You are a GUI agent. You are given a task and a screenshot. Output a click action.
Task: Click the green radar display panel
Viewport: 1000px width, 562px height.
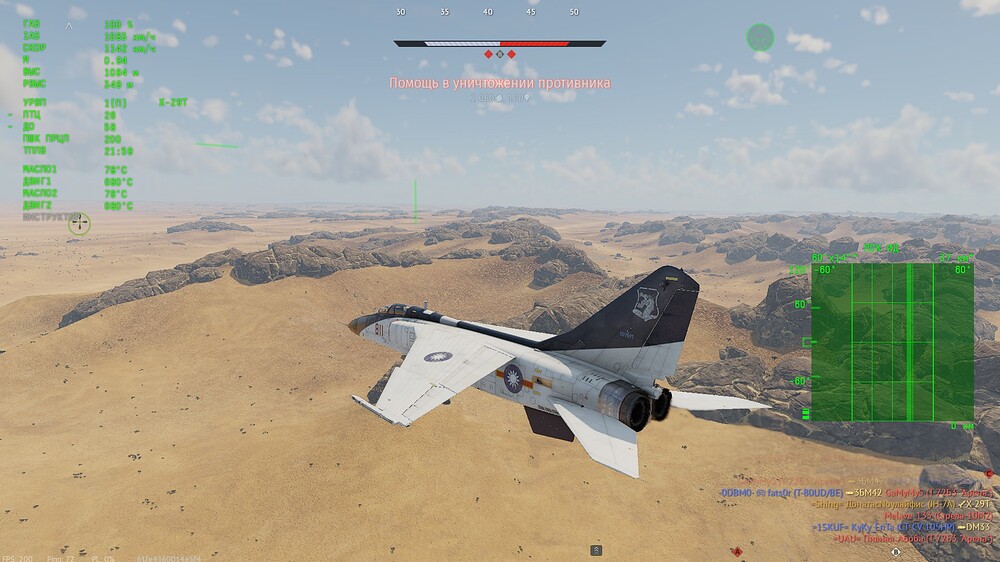point(891,342)
